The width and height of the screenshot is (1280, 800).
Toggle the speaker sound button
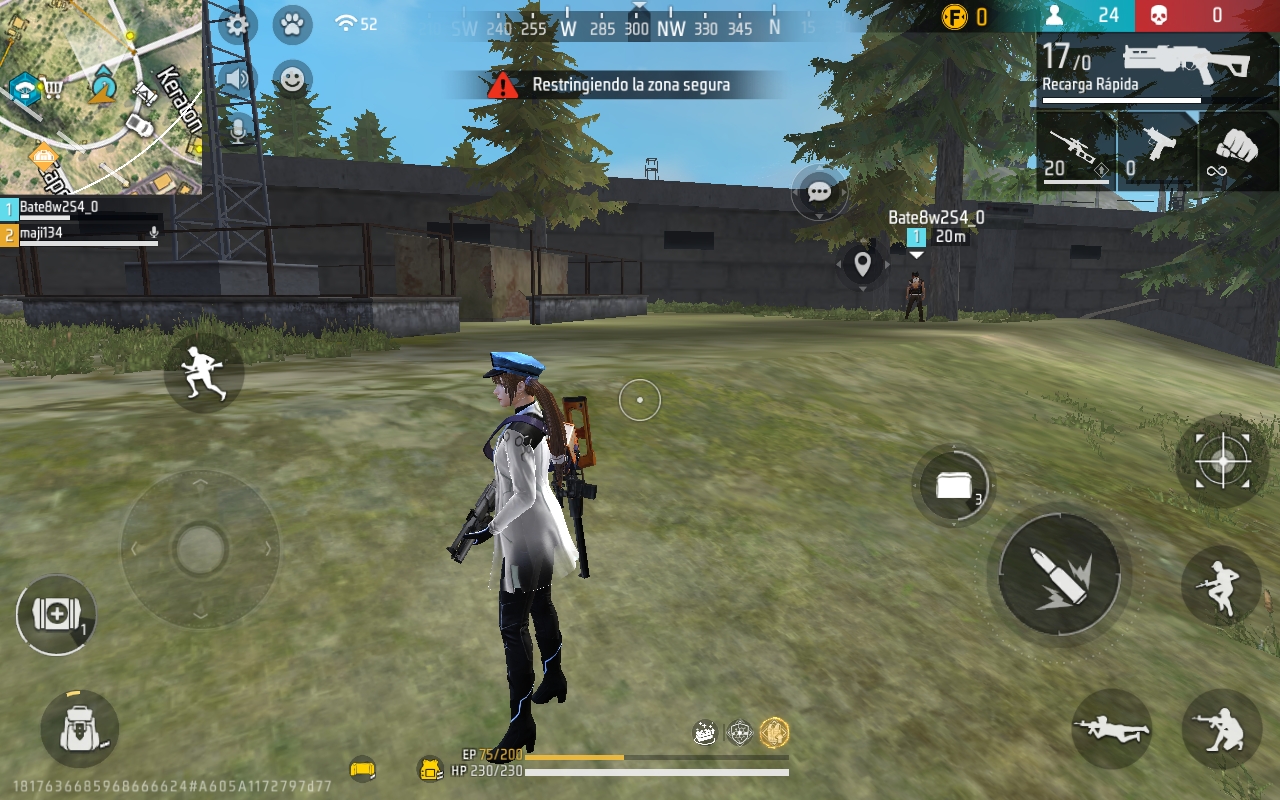pyautogui.click(x=237, y=79)
